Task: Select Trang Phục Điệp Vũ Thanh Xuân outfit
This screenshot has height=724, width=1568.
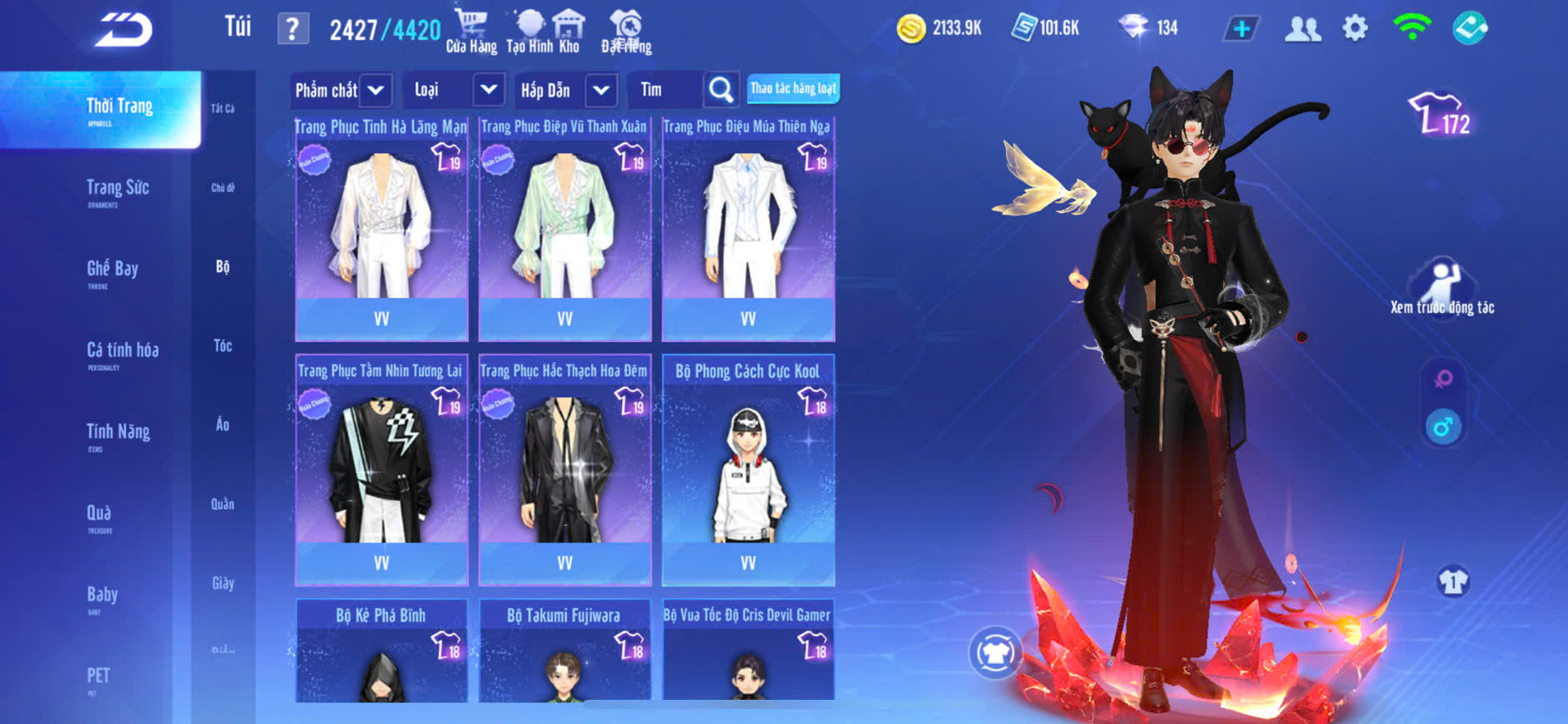Action: coord(565,229)
